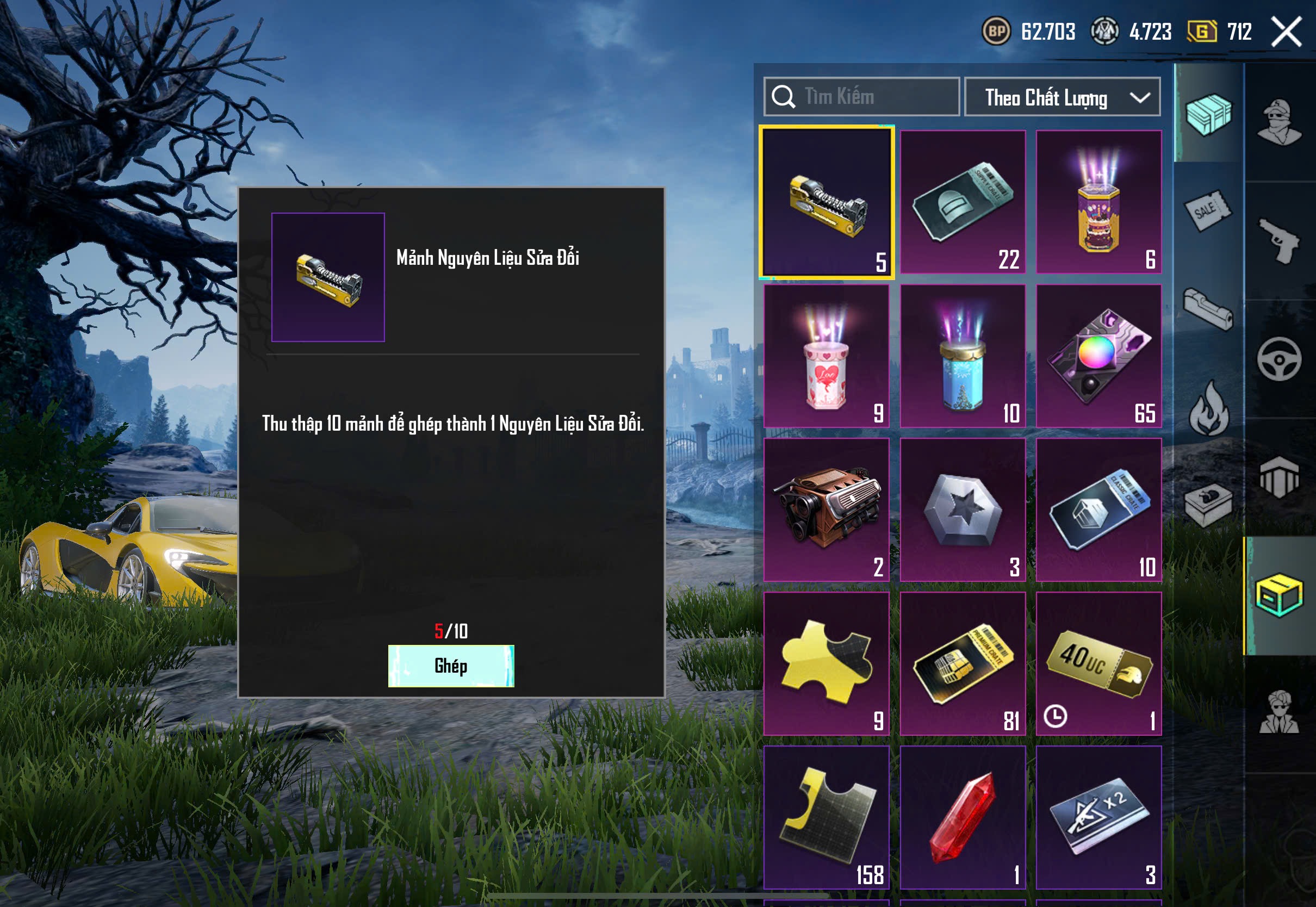Select the supply crate coupon slot
Screen dimensions: 1316x907
click(x=963, y=202)
